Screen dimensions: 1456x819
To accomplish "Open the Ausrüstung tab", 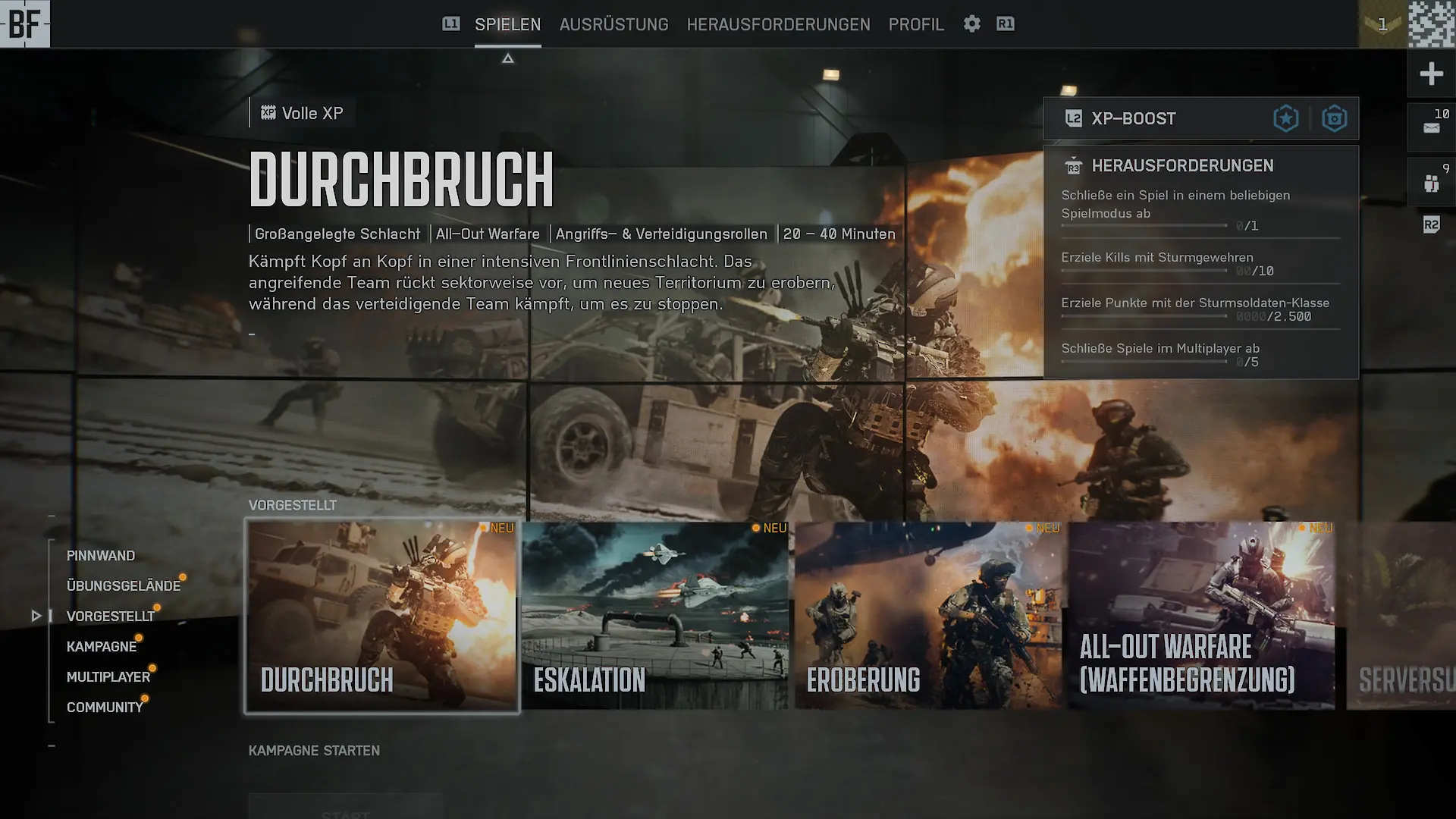I will (613, 24).
